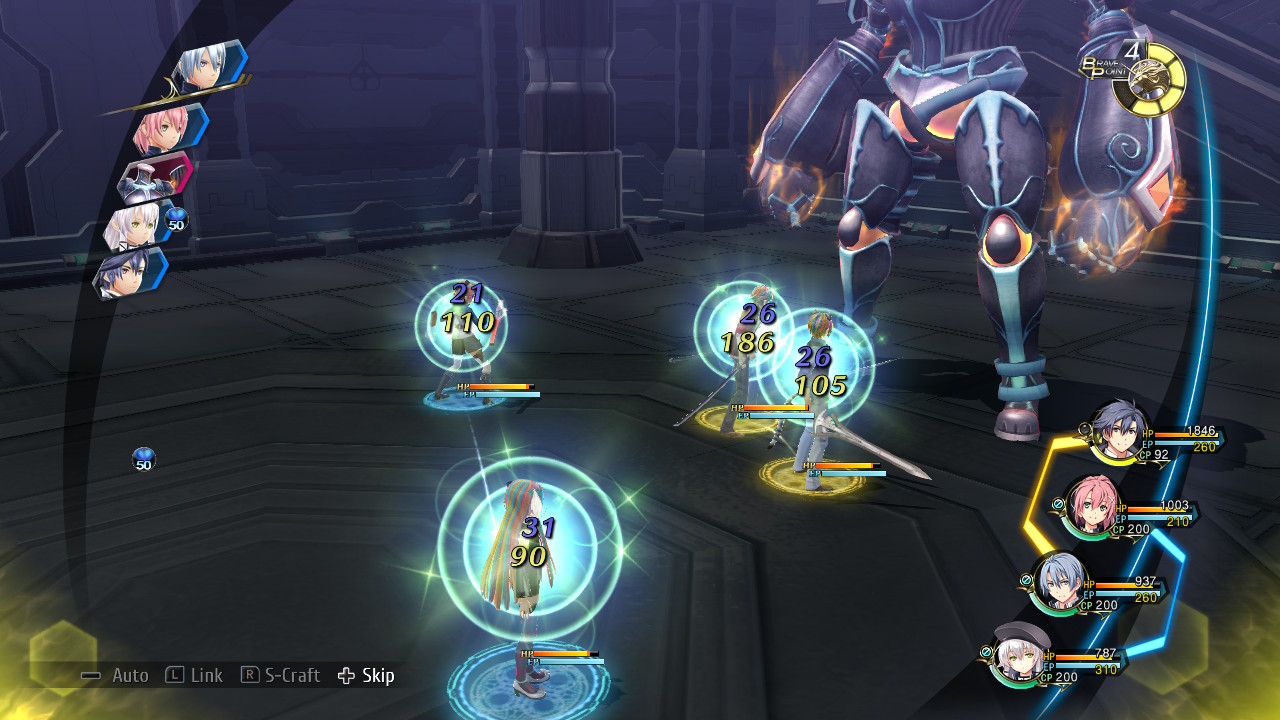The width and height of the screenshot is (1280, 720).
Task: Select Altina's party status portrait with 787 HP
Action: coord(1020,655)
